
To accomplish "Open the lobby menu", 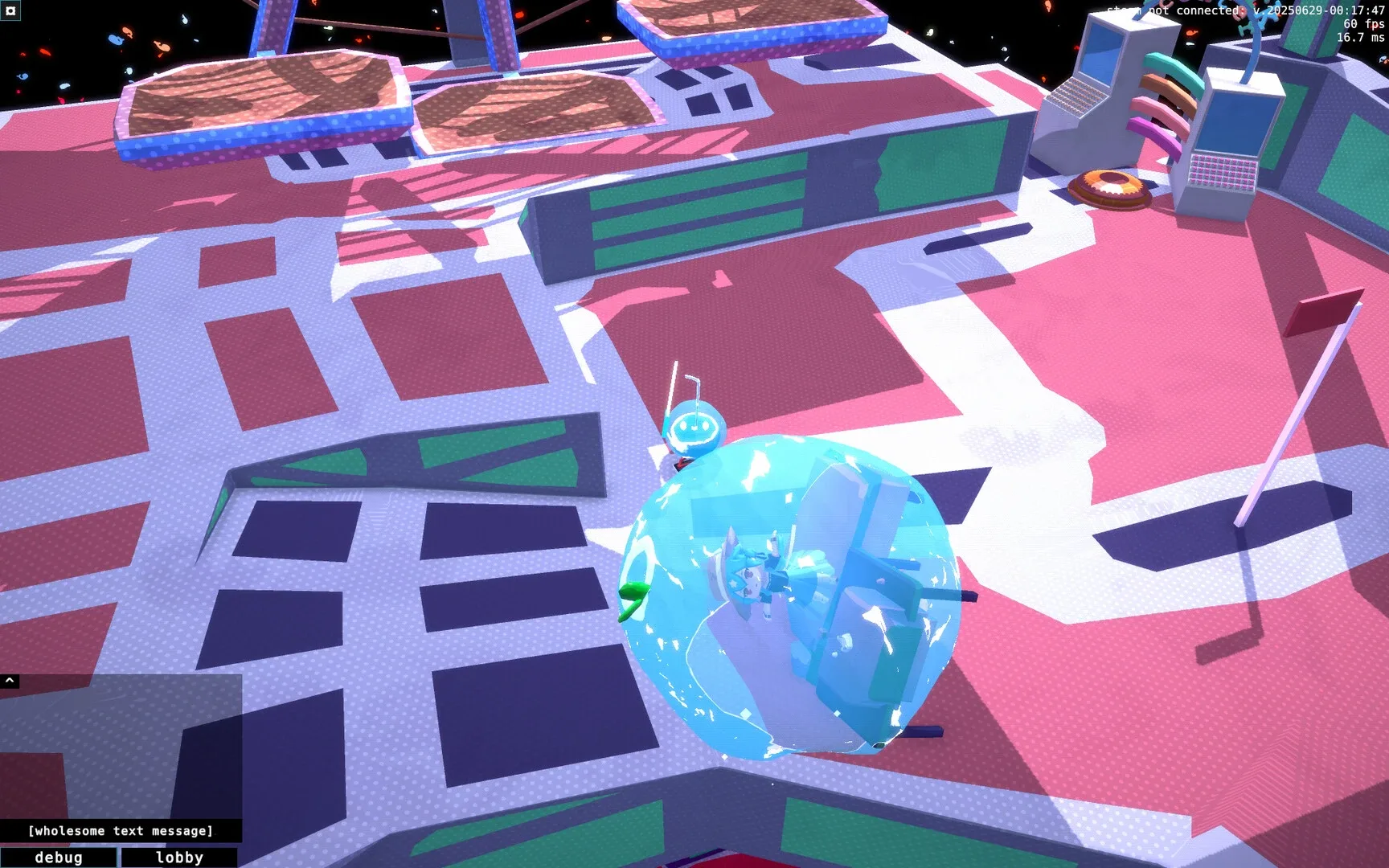I will point(178,858).
